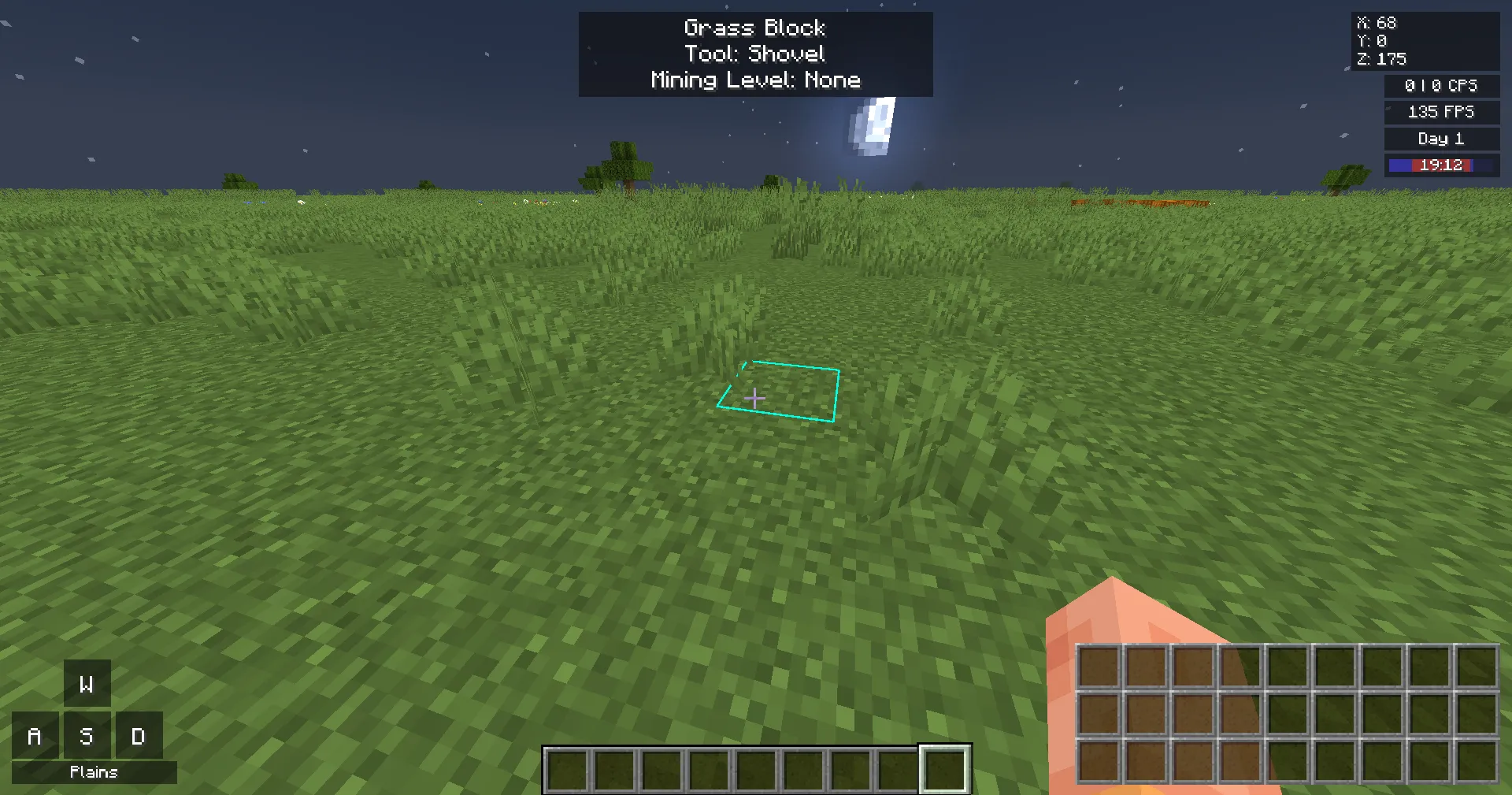1512x795 pixels.
Task: Click the in-game clock showing 19:12
Action: pyautogui.click(x=1440, y=165)
